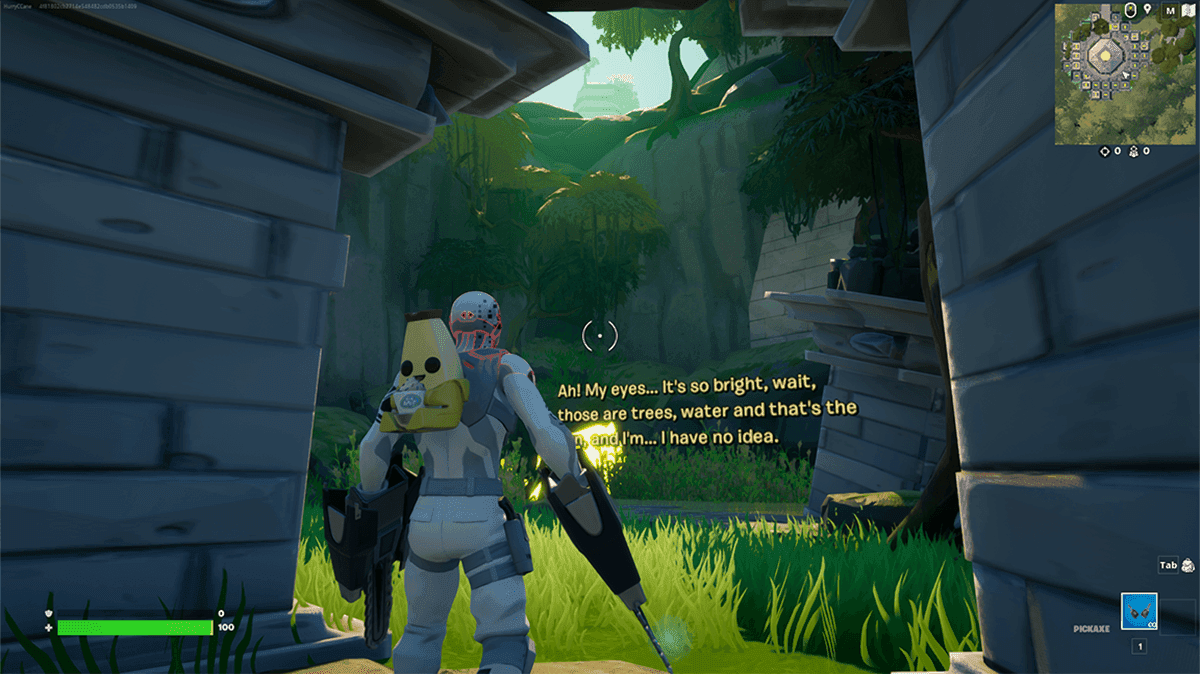This screenshot has height=674, width=1200.
Task: Select the Pickaxe hotbar slot
Action: click(x=1139, y=611)
